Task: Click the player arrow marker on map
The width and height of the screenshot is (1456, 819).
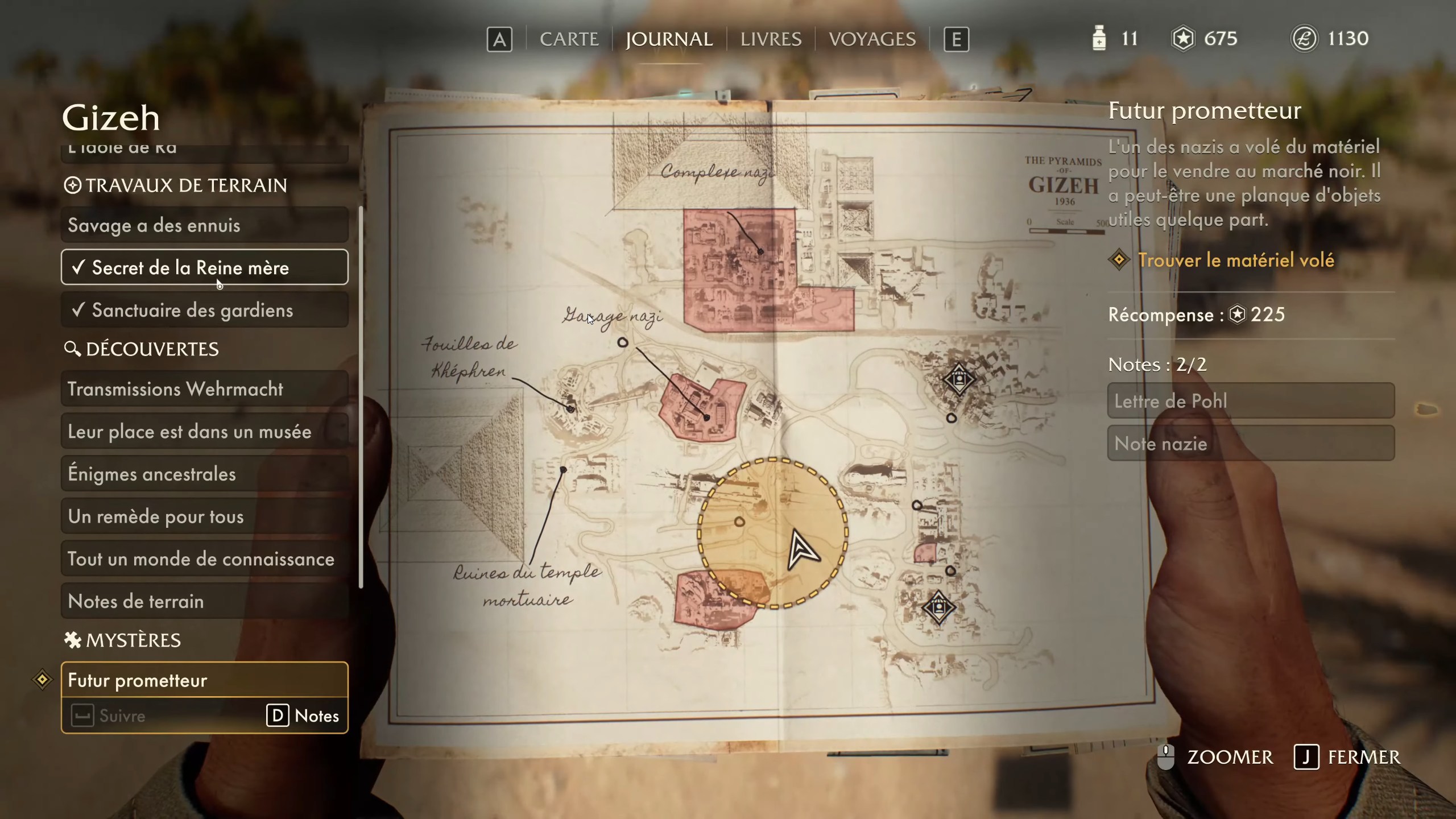Action: coord(802,550)
